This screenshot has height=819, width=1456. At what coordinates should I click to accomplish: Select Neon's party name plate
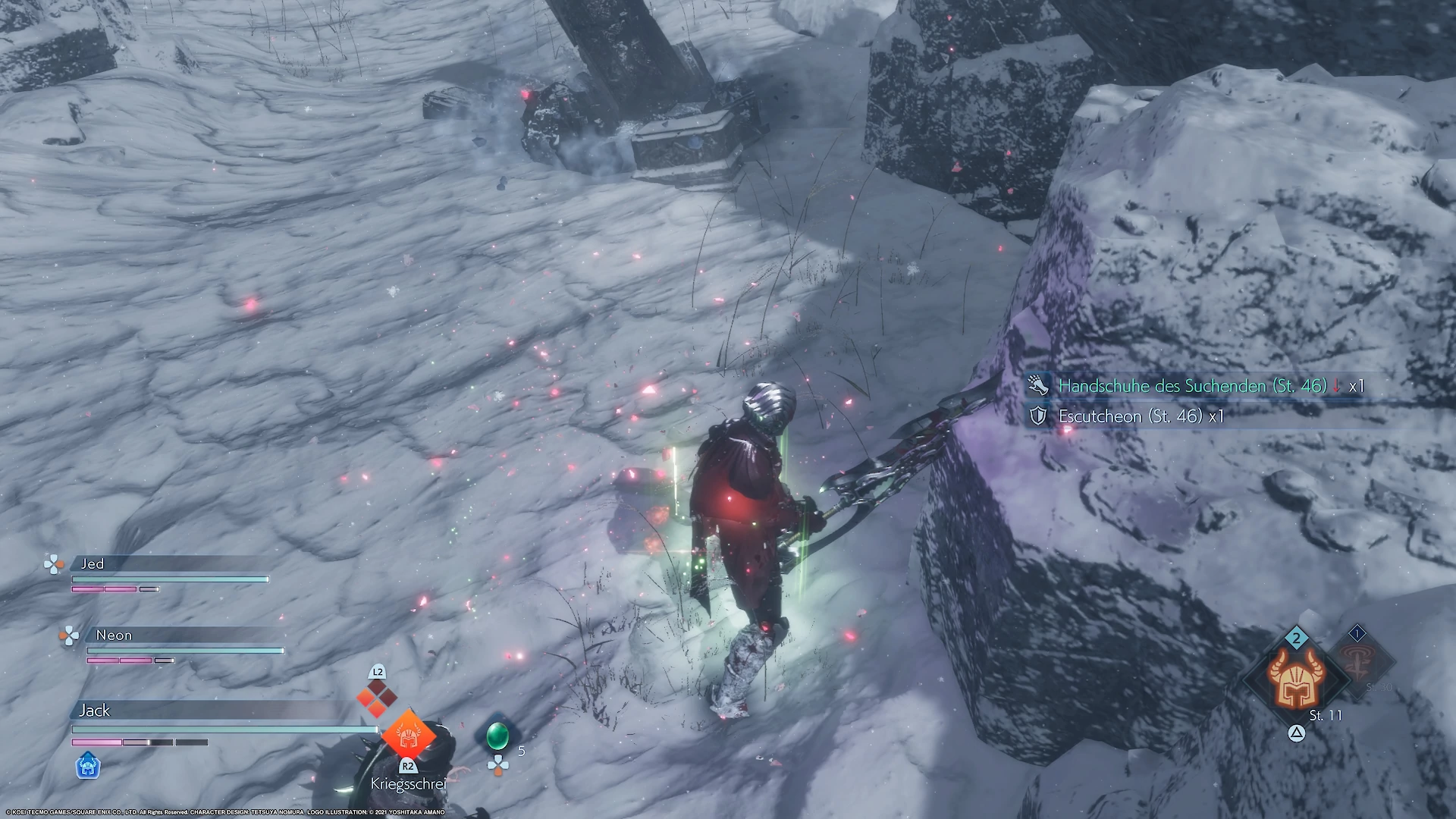click(114, 635)
